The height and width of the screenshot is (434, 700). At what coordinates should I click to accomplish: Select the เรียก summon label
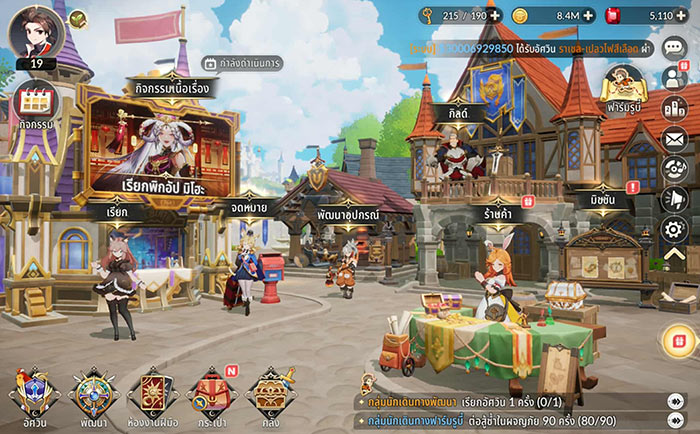coord(117,212)
